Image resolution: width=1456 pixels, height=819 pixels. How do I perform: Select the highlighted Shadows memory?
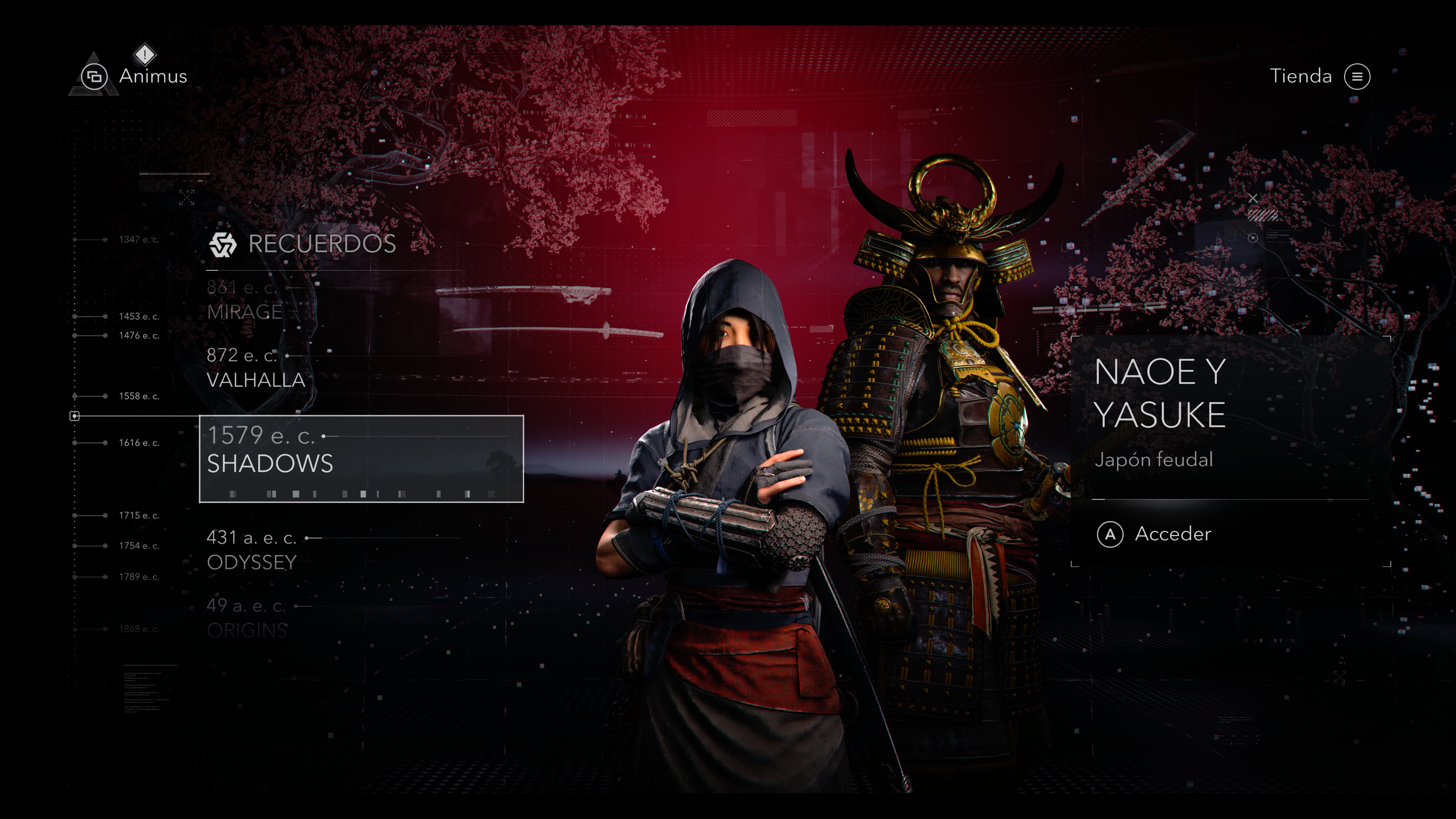coord(361,458)
